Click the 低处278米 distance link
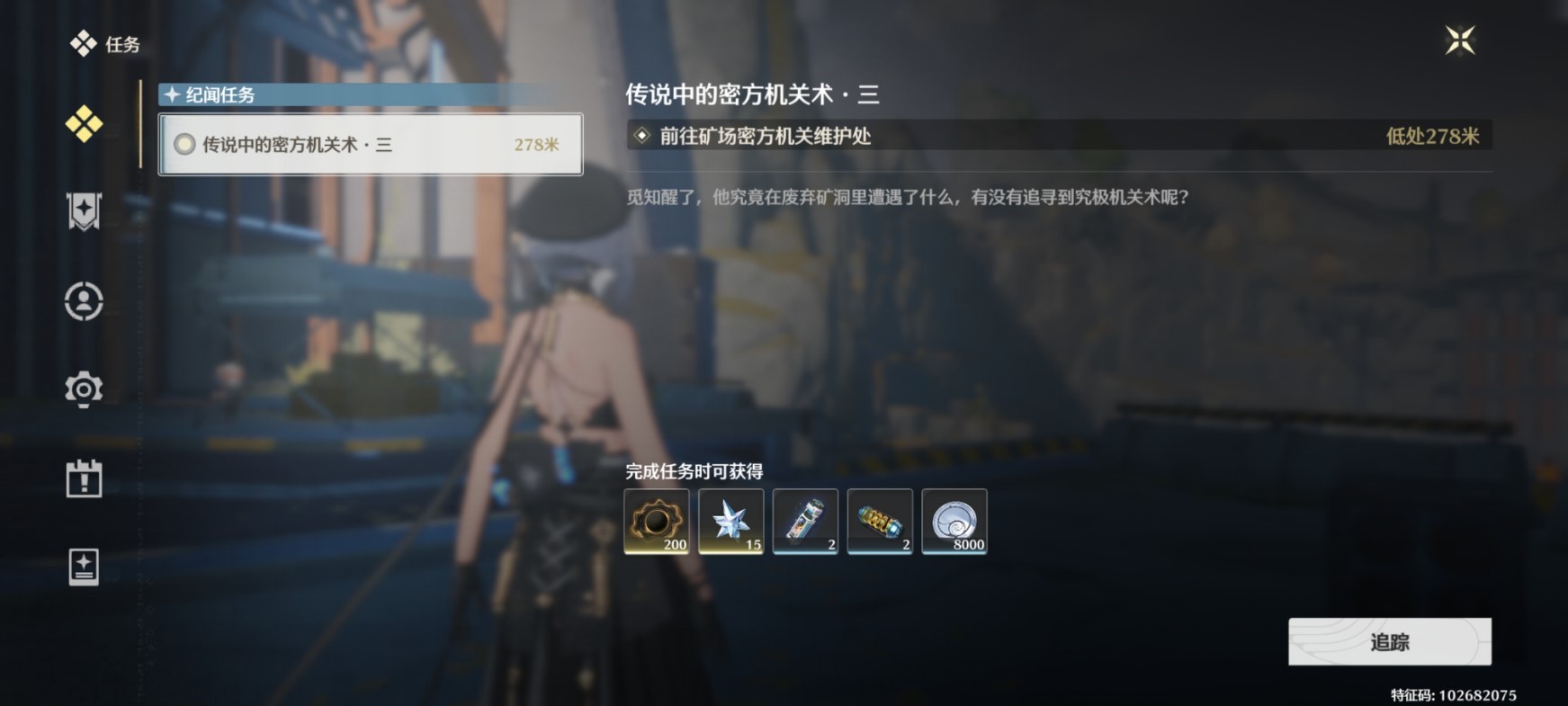Screen dimensions: 1568x706 click(x=1436, y=136)
